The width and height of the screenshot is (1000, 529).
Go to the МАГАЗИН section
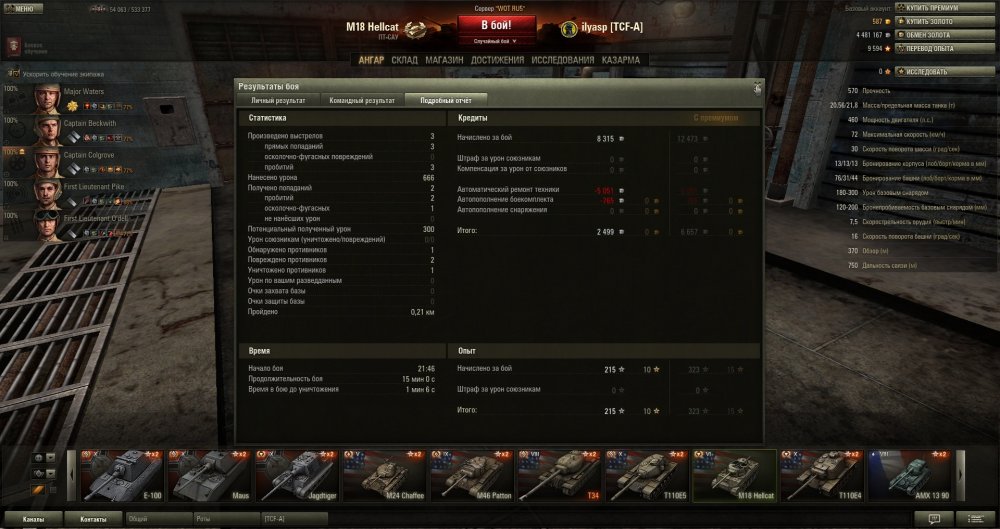pos(443,60)
